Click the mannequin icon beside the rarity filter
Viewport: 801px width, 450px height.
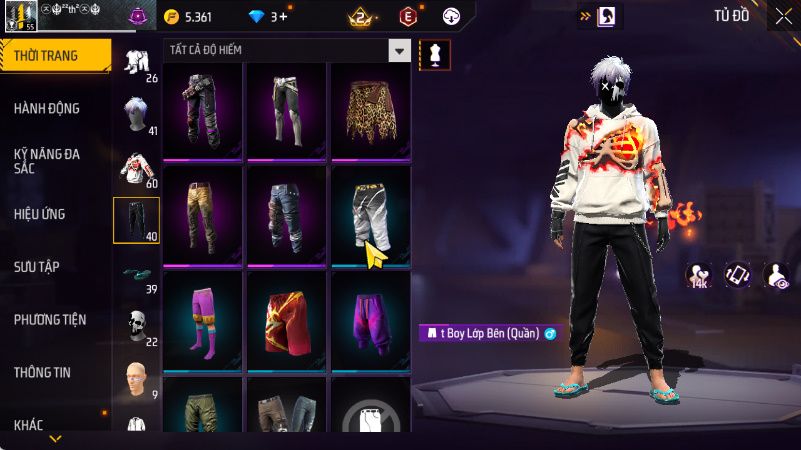(x=434, y=54)
